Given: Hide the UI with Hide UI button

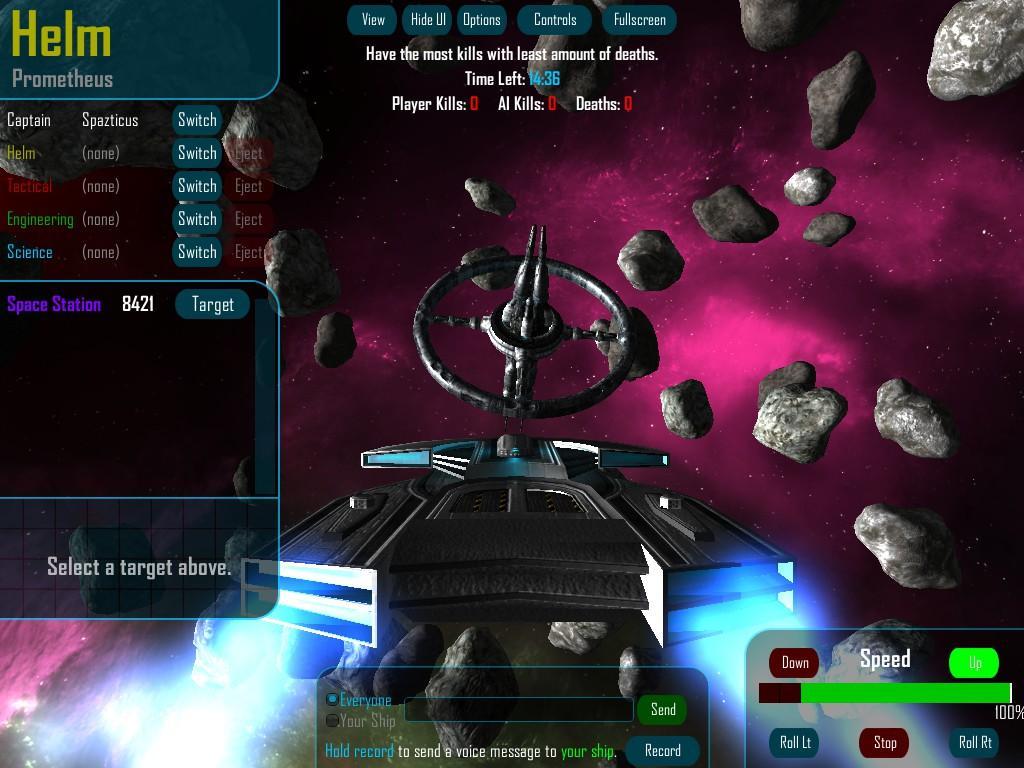Looking at the screenshot, I should [428, 20].
